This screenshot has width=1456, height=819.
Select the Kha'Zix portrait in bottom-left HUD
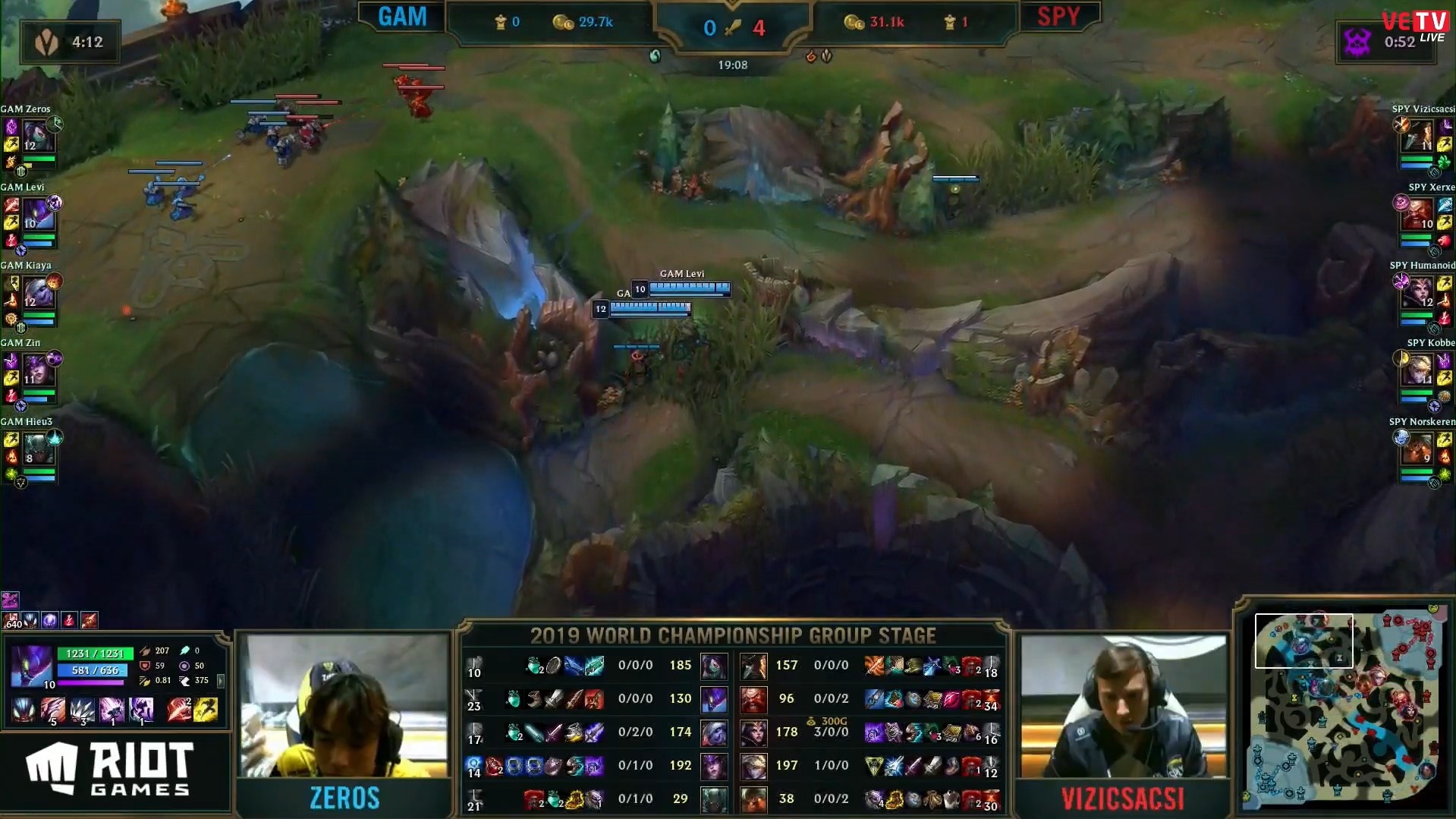point(32,666)
